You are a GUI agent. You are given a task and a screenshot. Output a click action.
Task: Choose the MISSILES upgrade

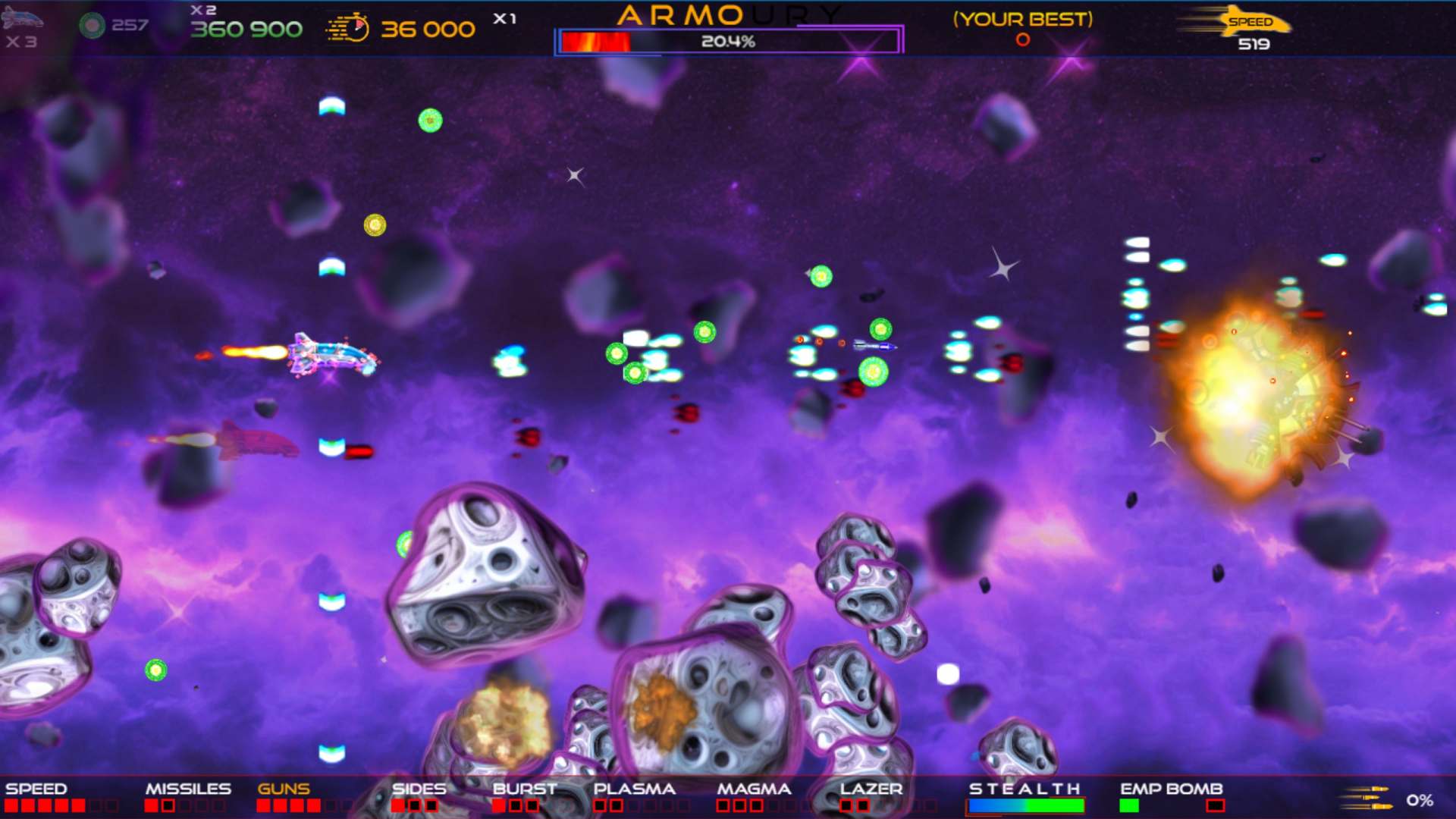(188, 789)
